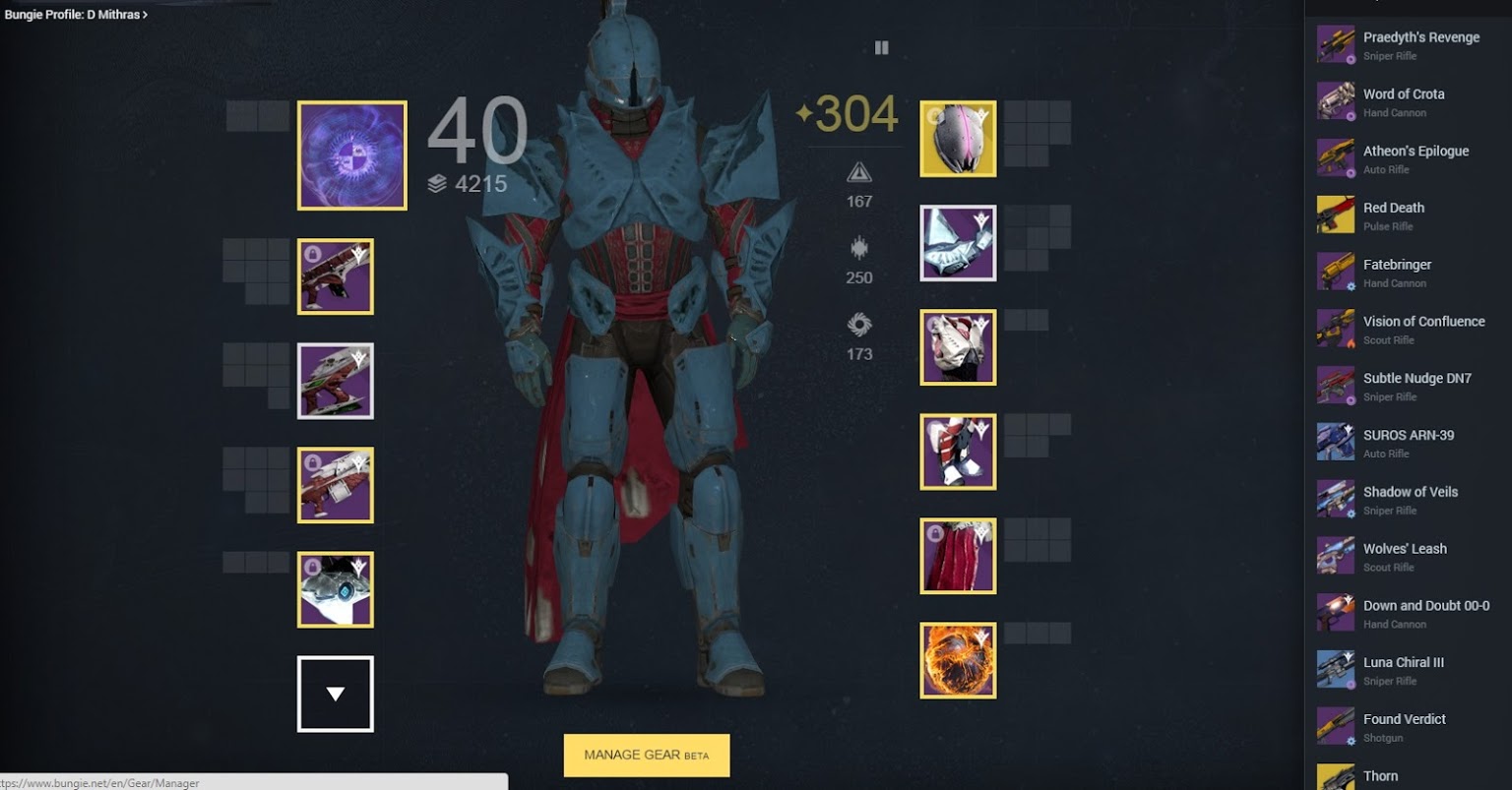Toggle the lock badge on Praedyth's Revenge

point(1351,59)
